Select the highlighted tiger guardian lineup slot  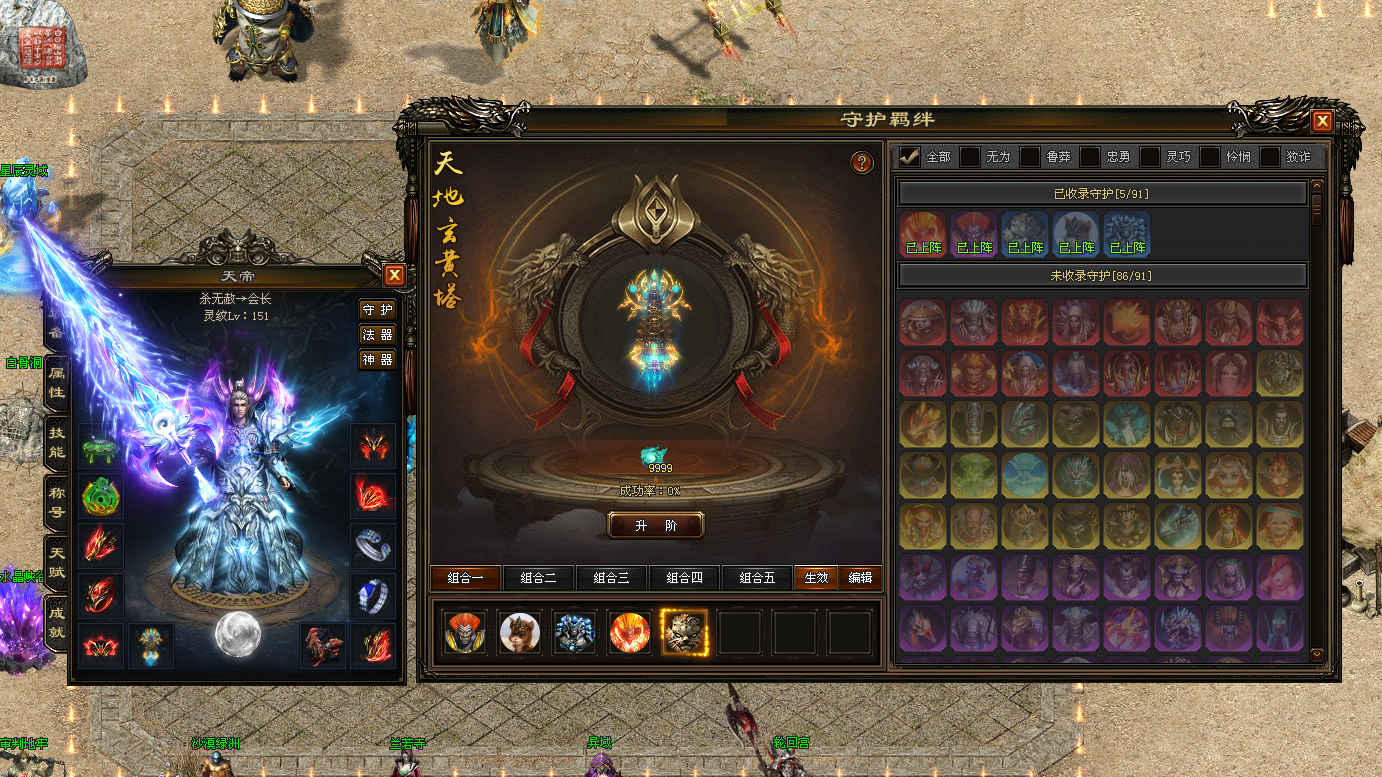[x=684, y=632]
